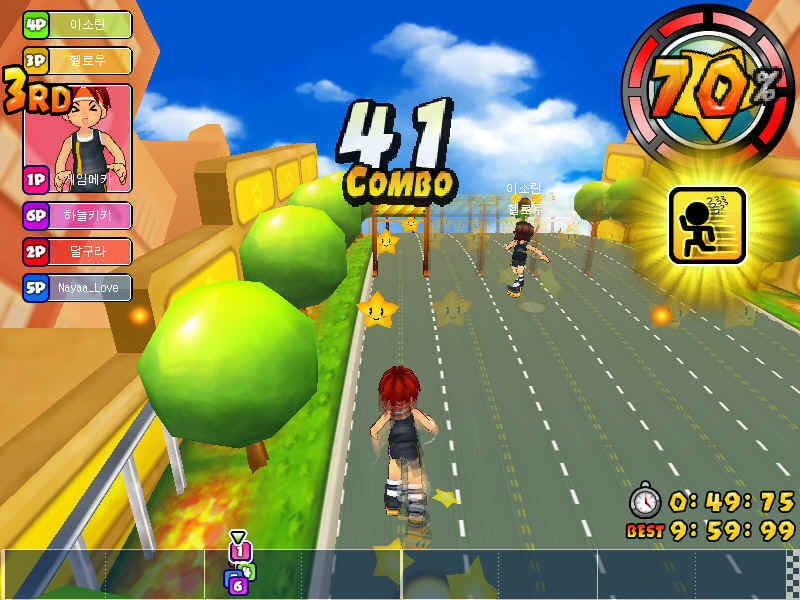Select the 6P player row 하늘키키
800x600 pixels.
[x=78, y=216]
